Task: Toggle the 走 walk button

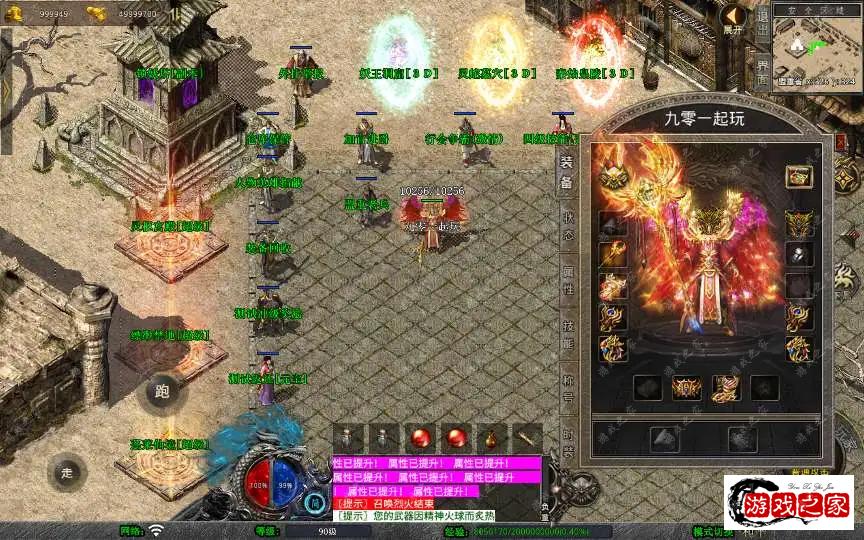Action: click(66, 471)
